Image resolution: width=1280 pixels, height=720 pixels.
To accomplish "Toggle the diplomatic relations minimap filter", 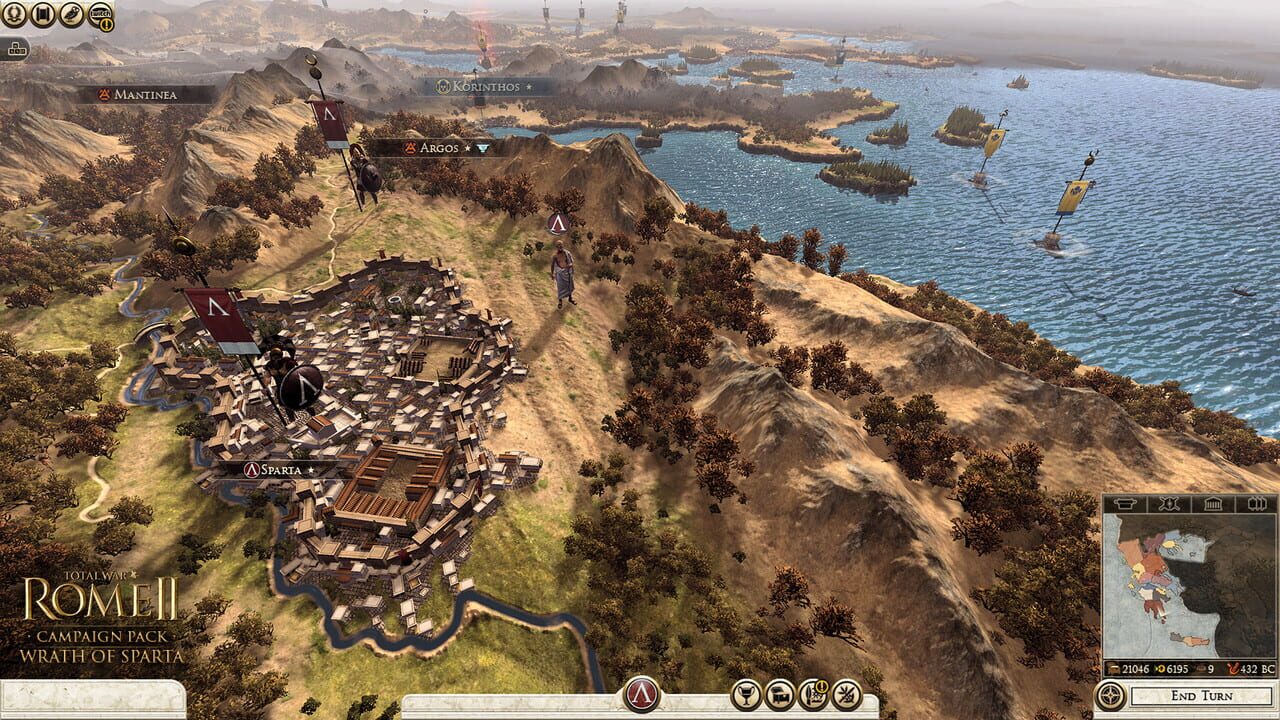I will [x=1168, y=503].
